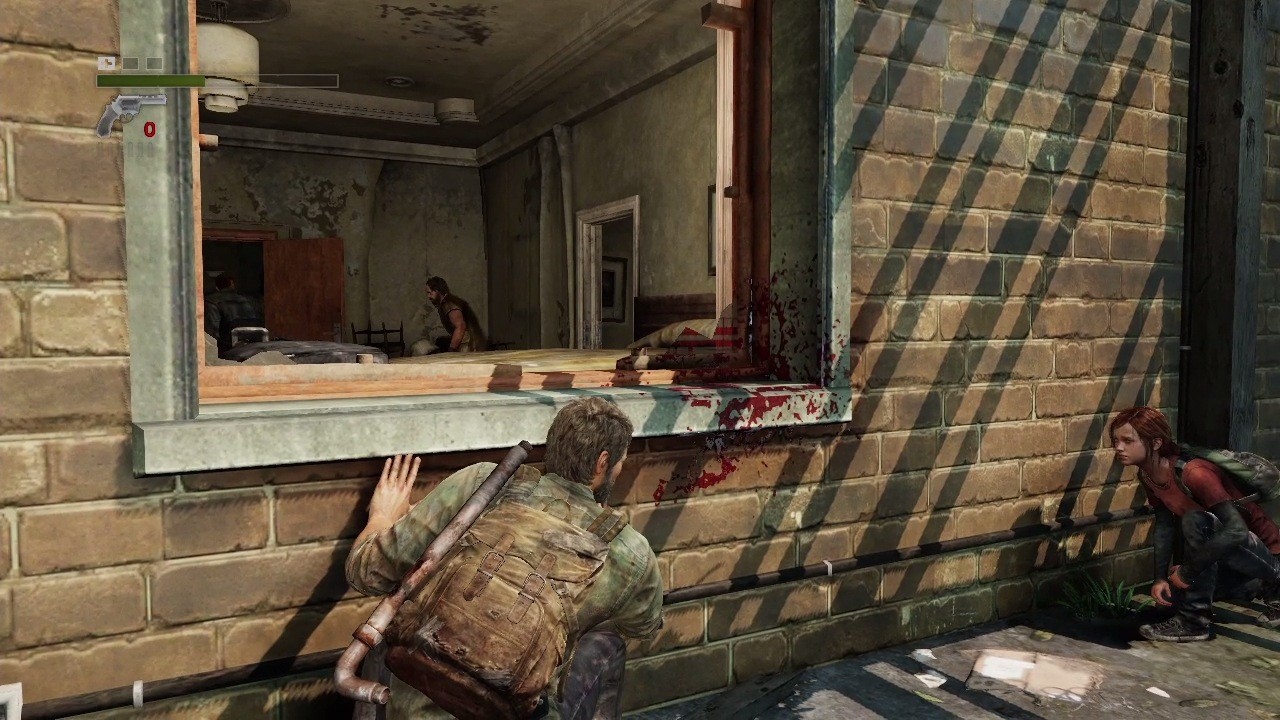The height and width of the screenshot is (720, 1280).
Task: Click the green health bar
Action: point(150,80)
